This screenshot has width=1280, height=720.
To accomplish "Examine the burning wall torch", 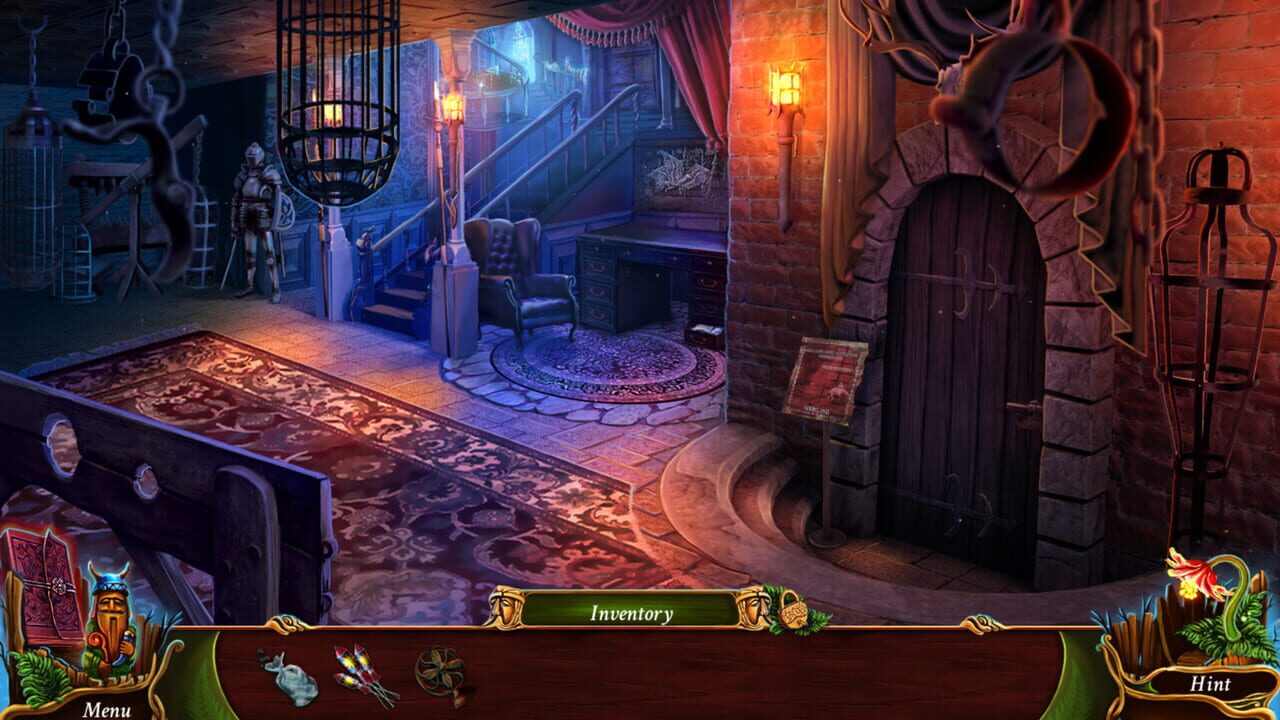I will pyautogui.click(x=788, y=85).
